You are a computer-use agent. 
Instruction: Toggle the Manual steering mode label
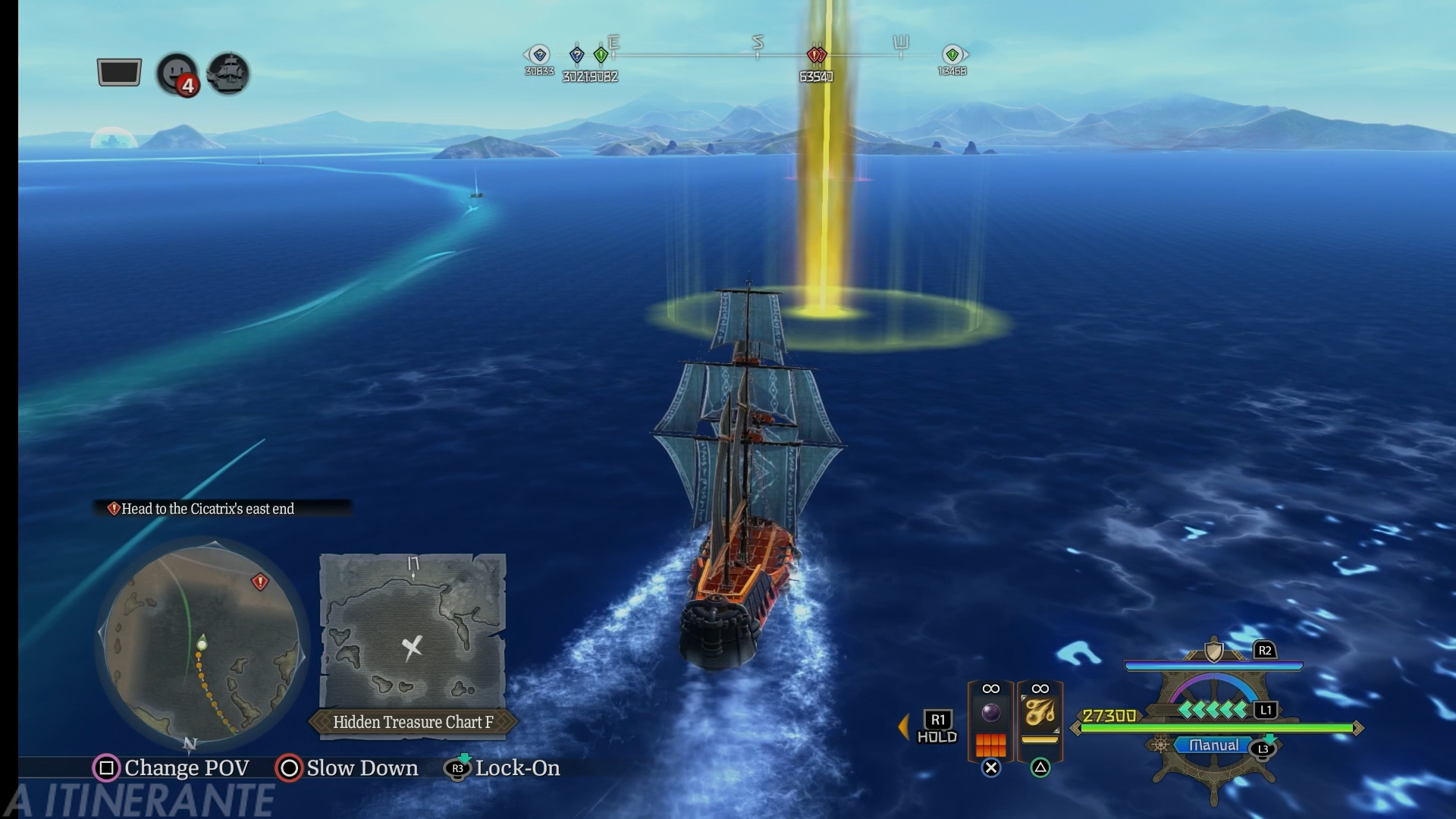point(1213,745)
